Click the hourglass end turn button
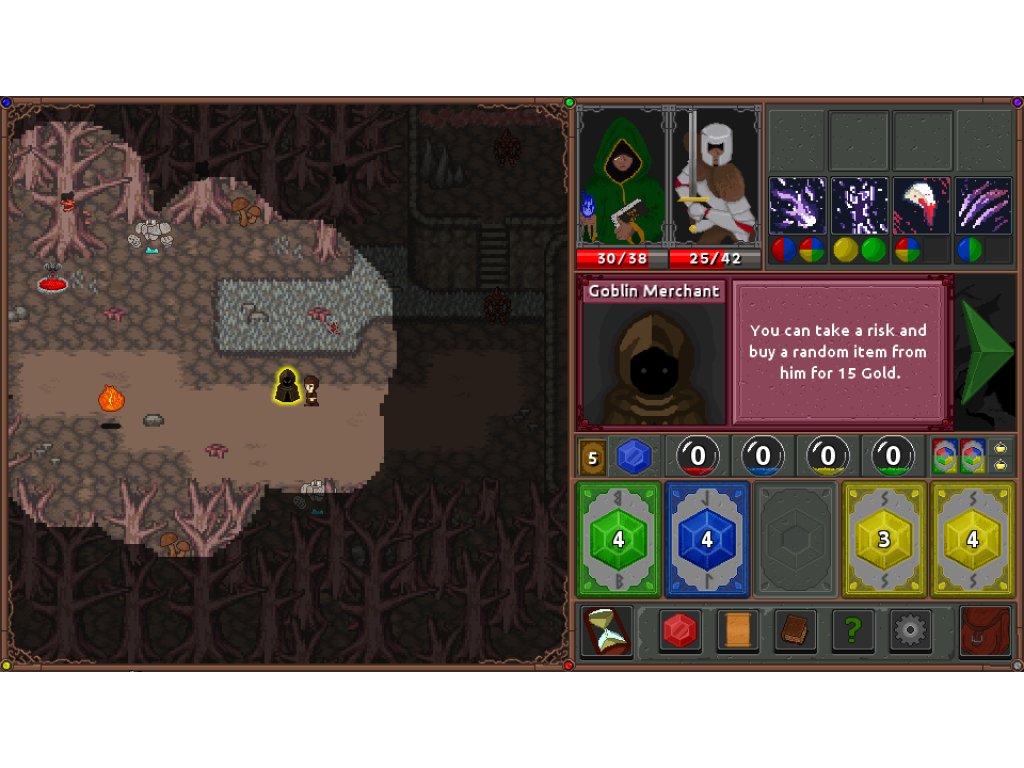1024x768 pixels. 607,631
